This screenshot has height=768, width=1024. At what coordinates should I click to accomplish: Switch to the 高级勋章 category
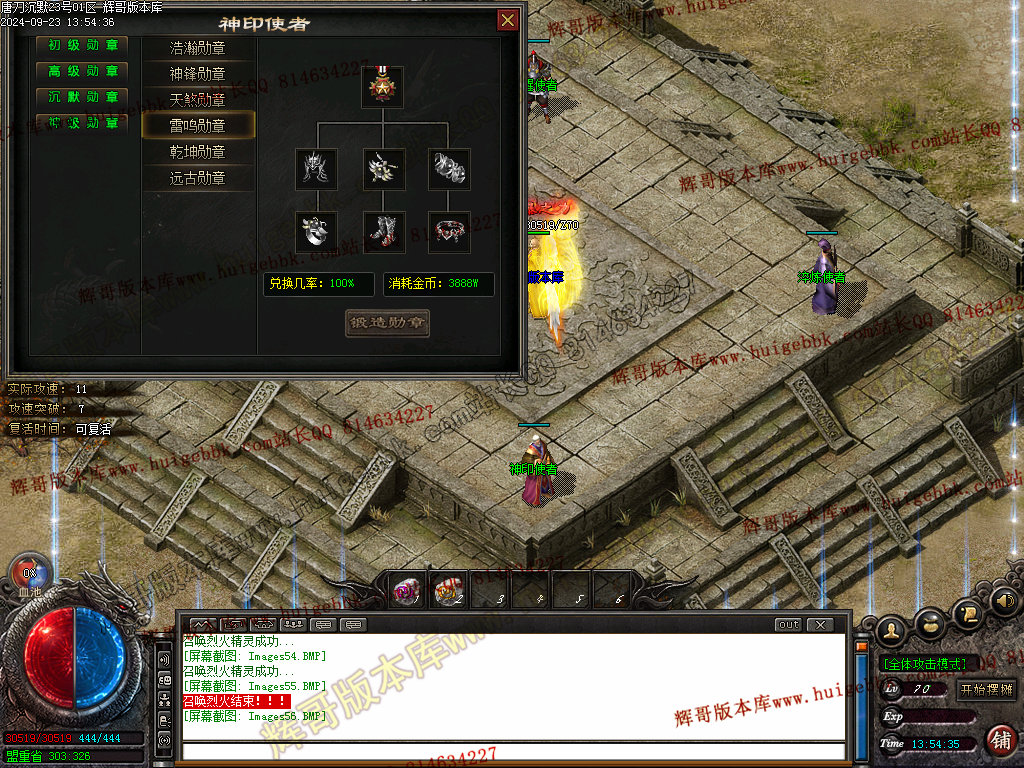[83, 72]
